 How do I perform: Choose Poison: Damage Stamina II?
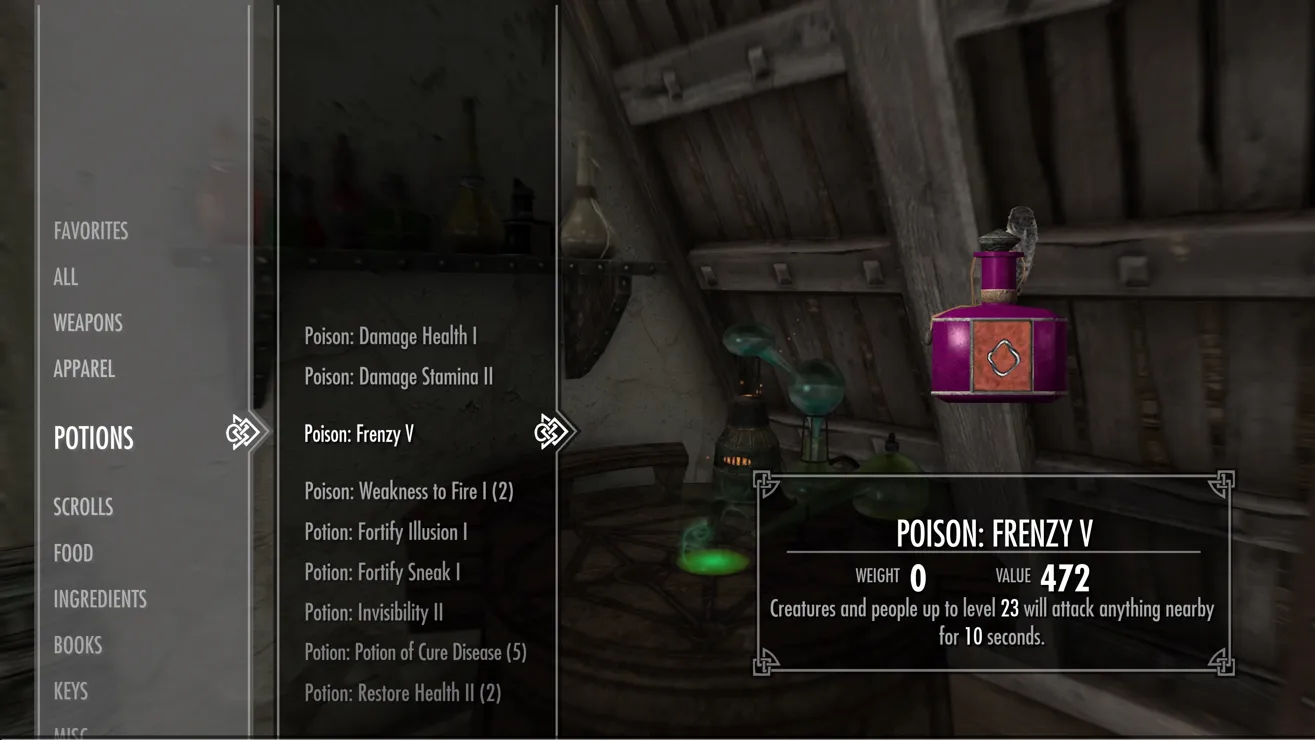[399, 377]
